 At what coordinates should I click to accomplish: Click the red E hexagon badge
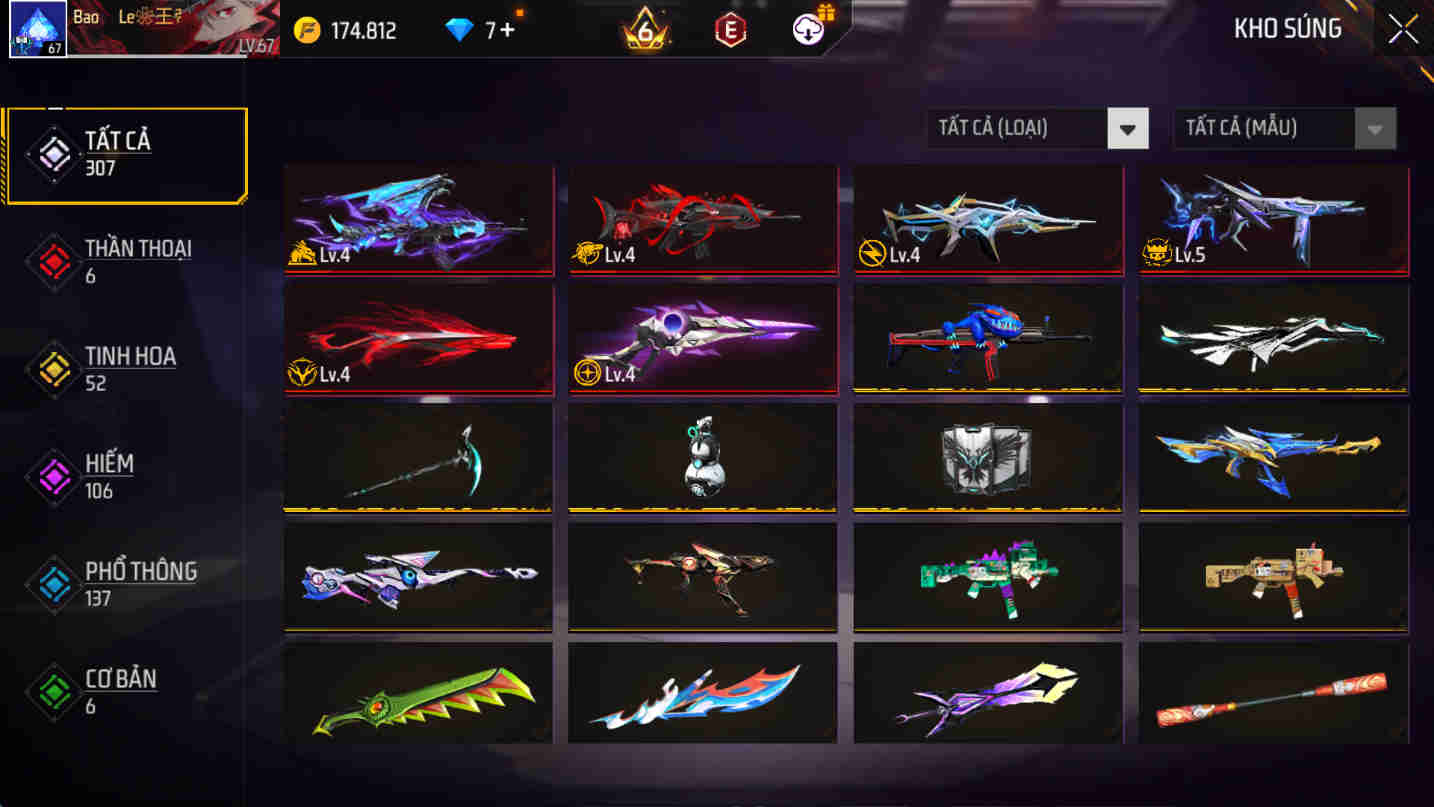coord(729,30)
